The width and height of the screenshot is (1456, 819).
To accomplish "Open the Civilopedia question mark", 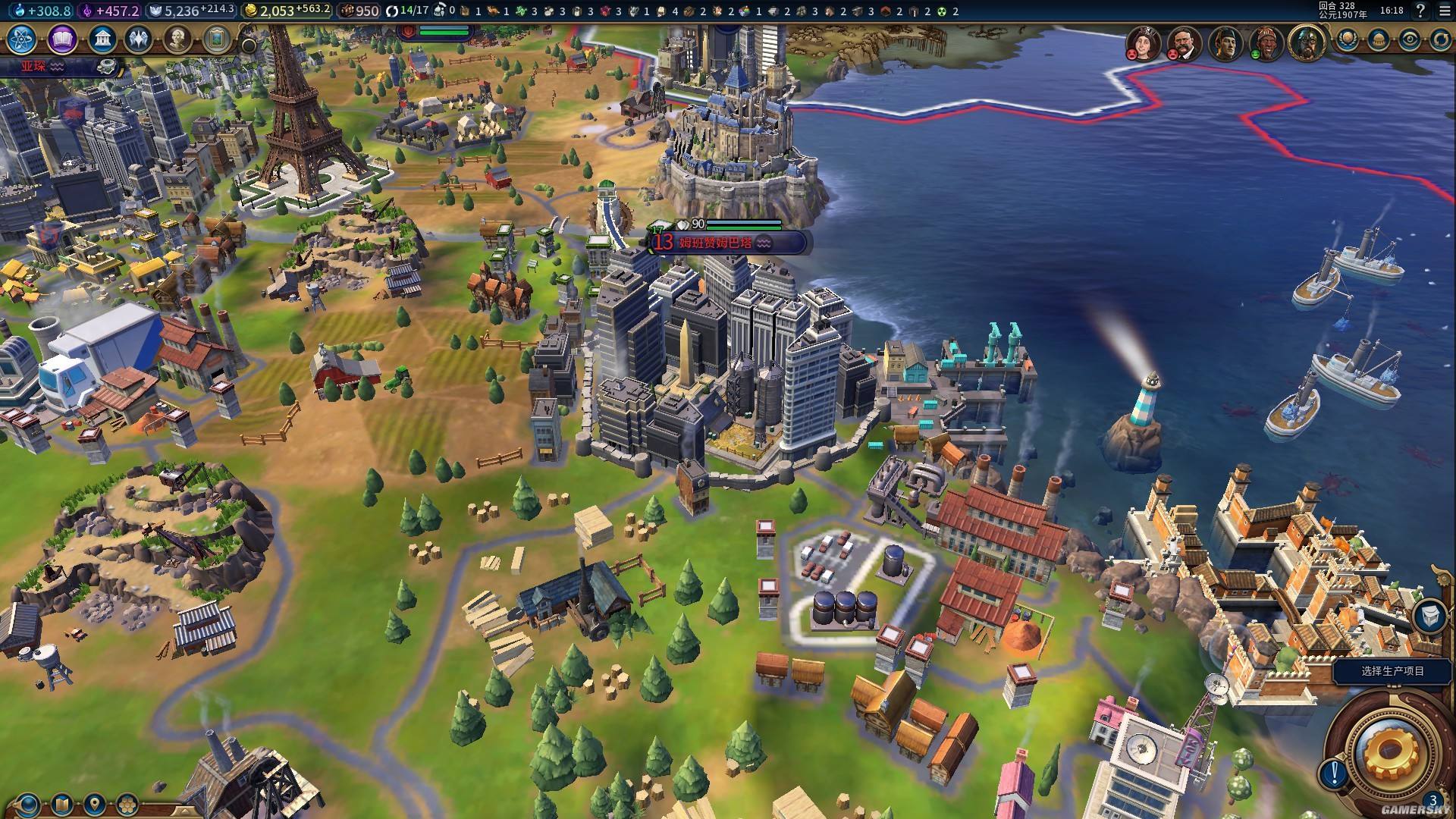I will coord(1420,11).
